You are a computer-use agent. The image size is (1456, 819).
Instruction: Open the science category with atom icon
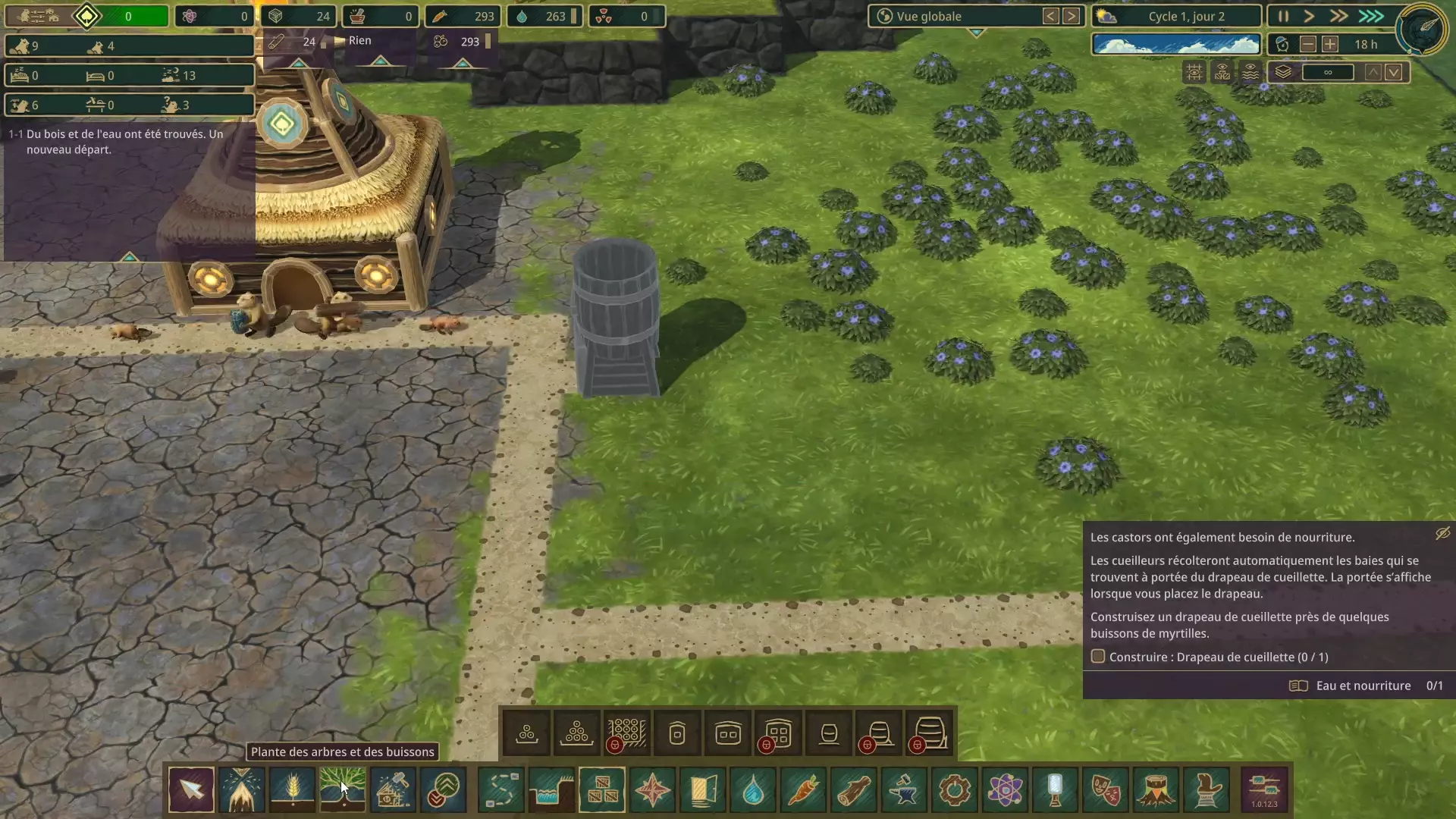coord(1005,789)
